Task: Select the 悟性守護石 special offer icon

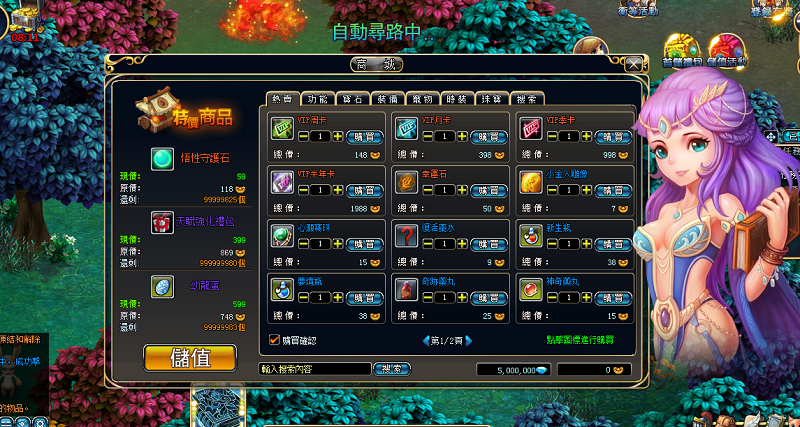Action: coord(161,157)
